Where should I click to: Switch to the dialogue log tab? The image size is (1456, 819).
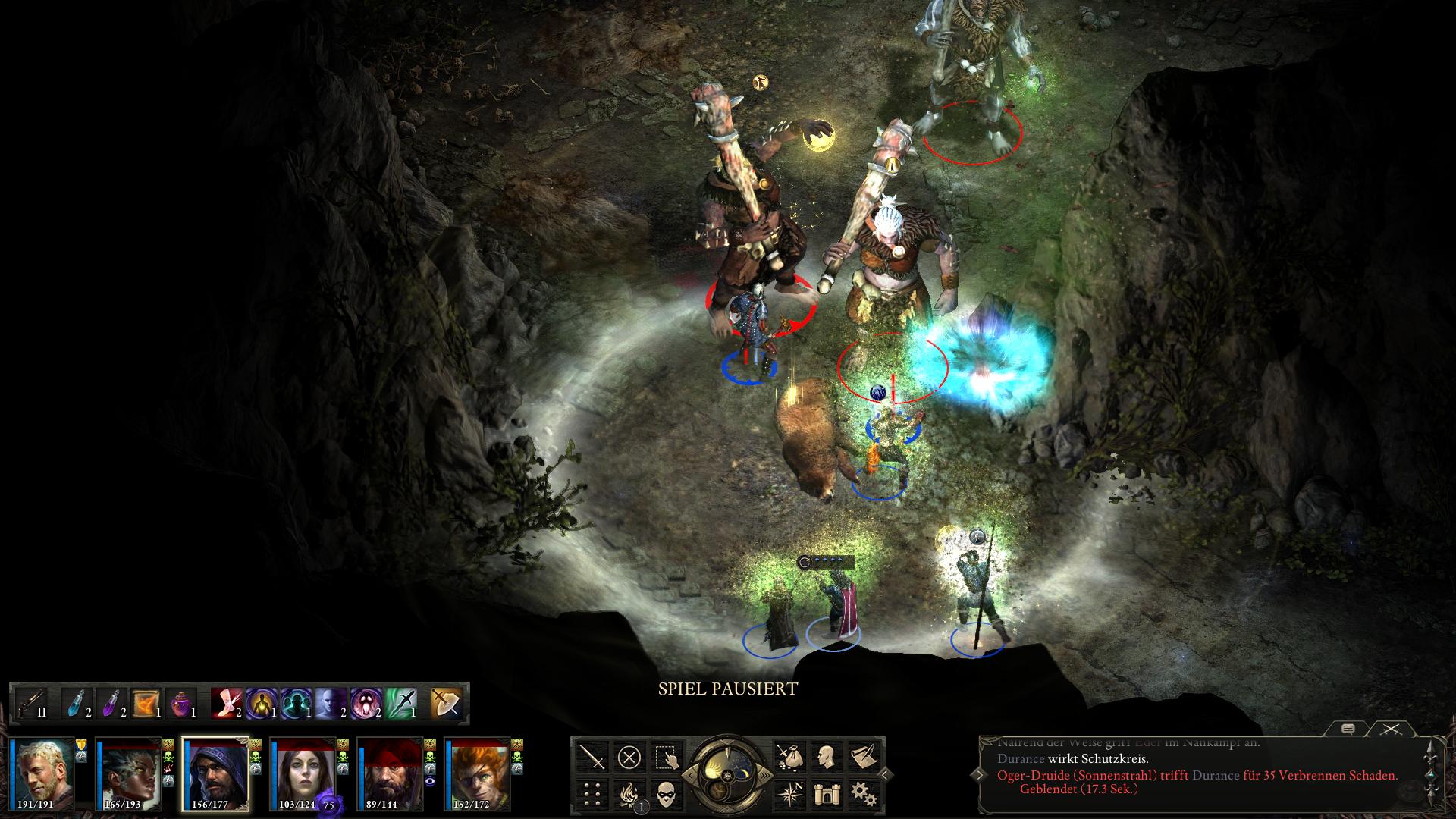tap(1348, 729)
